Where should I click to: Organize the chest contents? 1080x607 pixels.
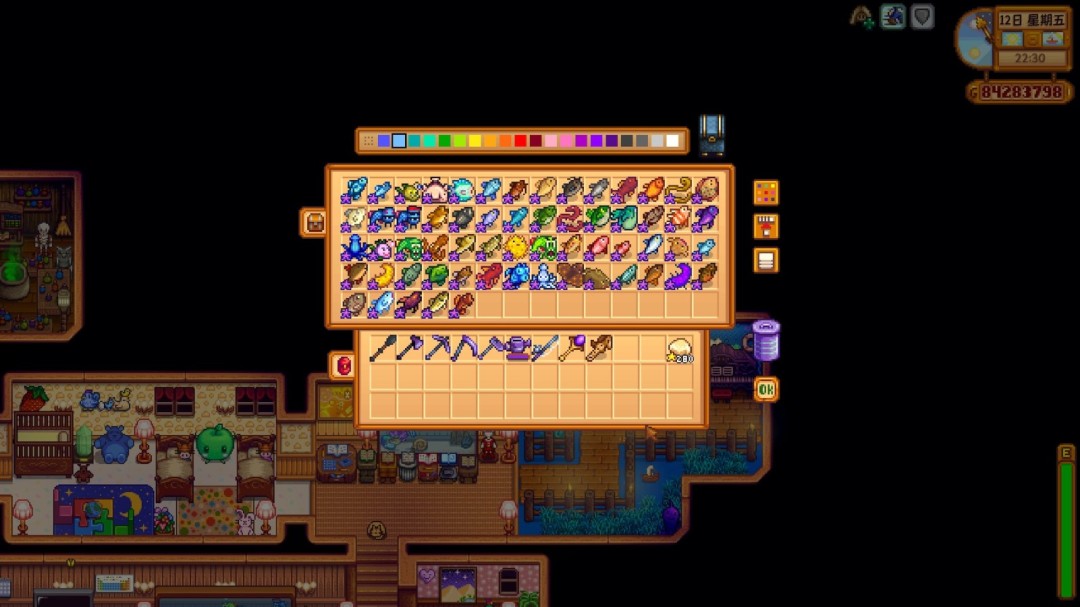point(766,260)
